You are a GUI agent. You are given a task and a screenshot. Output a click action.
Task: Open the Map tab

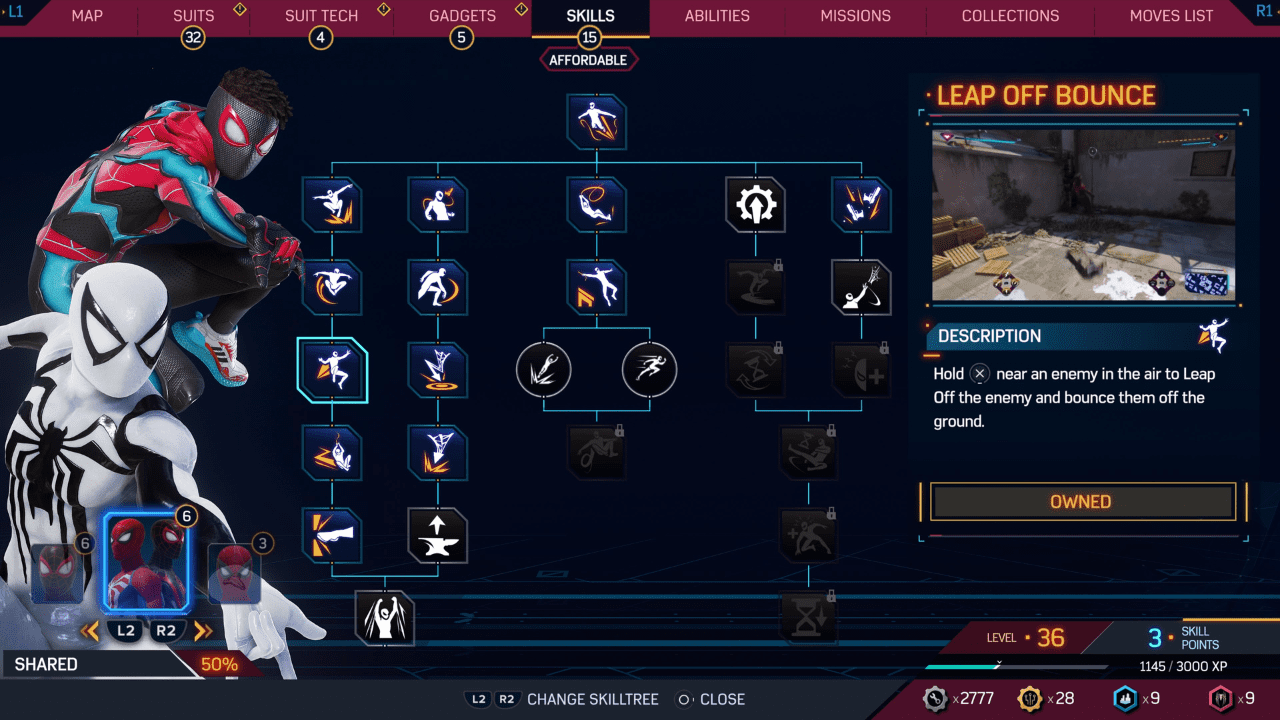tap(87, 16)
